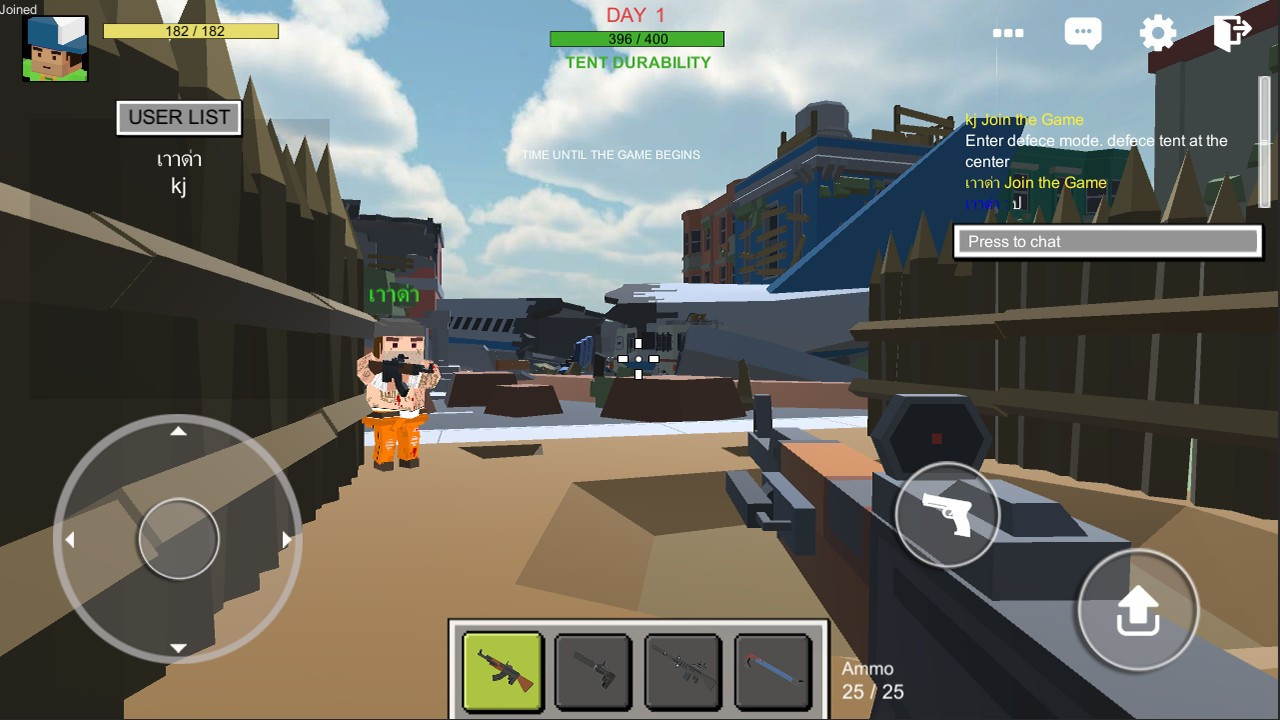1280x720 pixels.
Task: Tap your character avatar portrait
Action: [55, 47]
